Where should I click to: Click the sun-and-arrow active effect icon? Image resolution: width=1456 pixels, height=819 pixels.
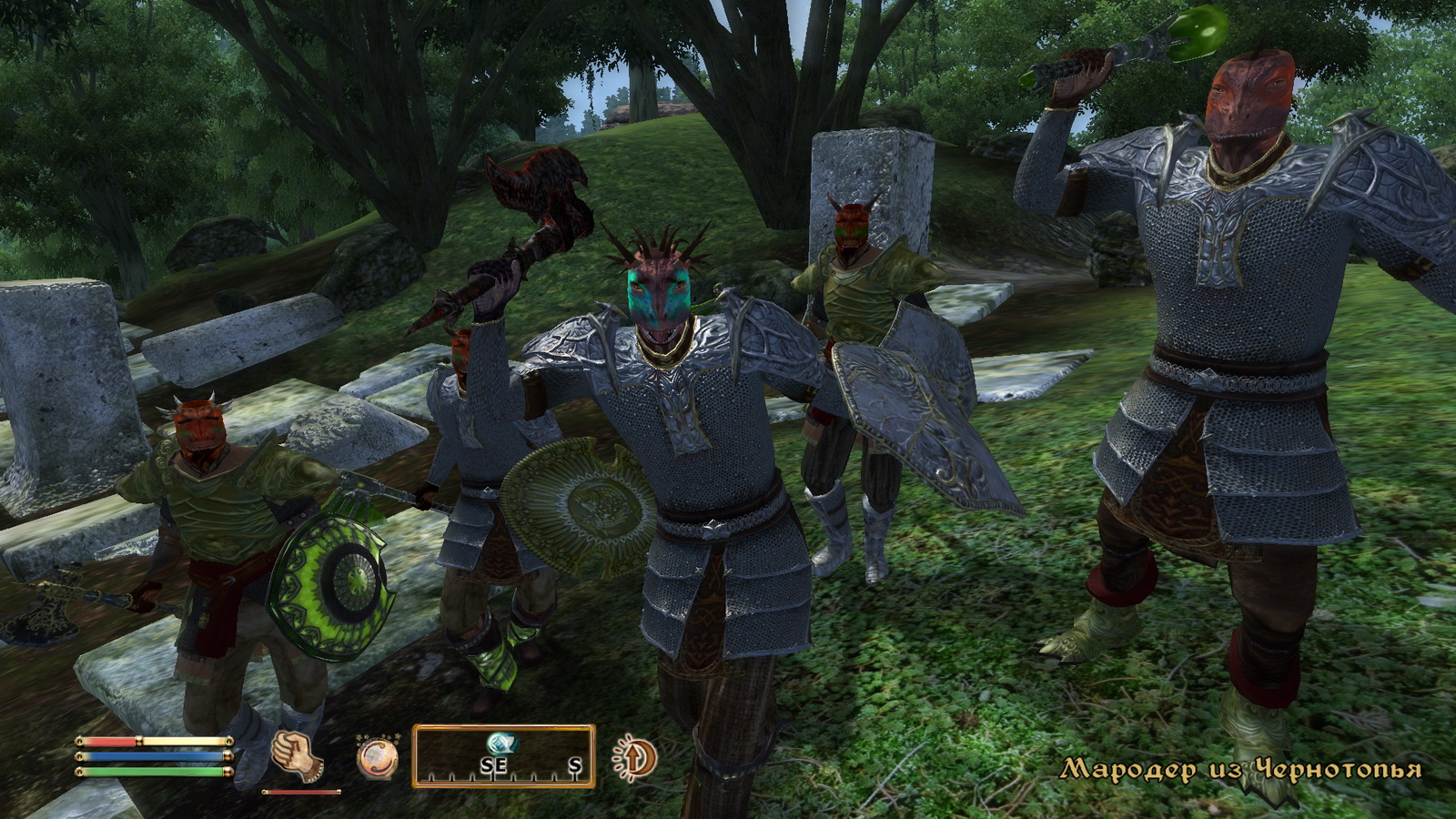635,757
